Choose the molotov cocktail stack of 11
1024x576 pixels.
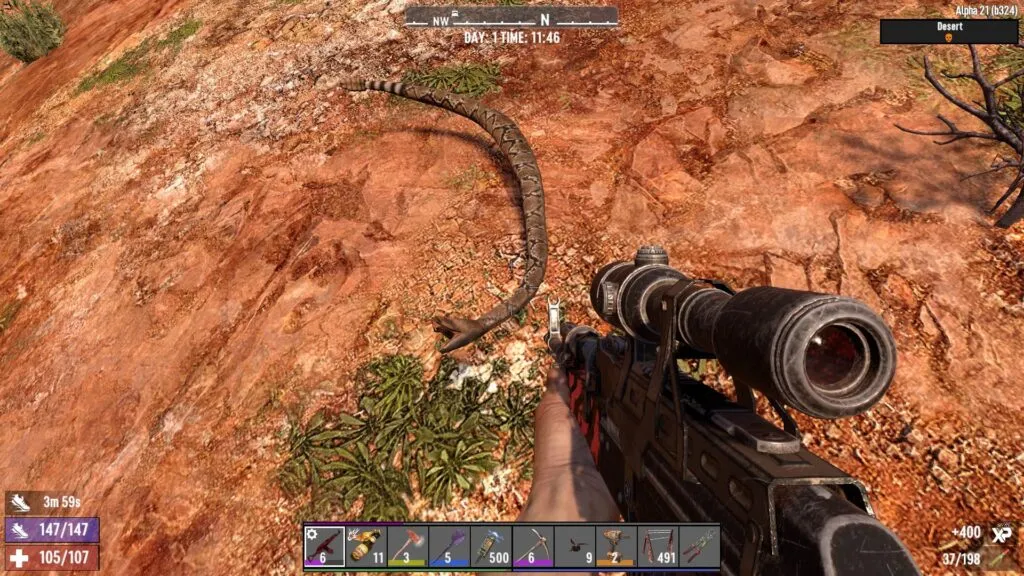(x=366, y=547)
